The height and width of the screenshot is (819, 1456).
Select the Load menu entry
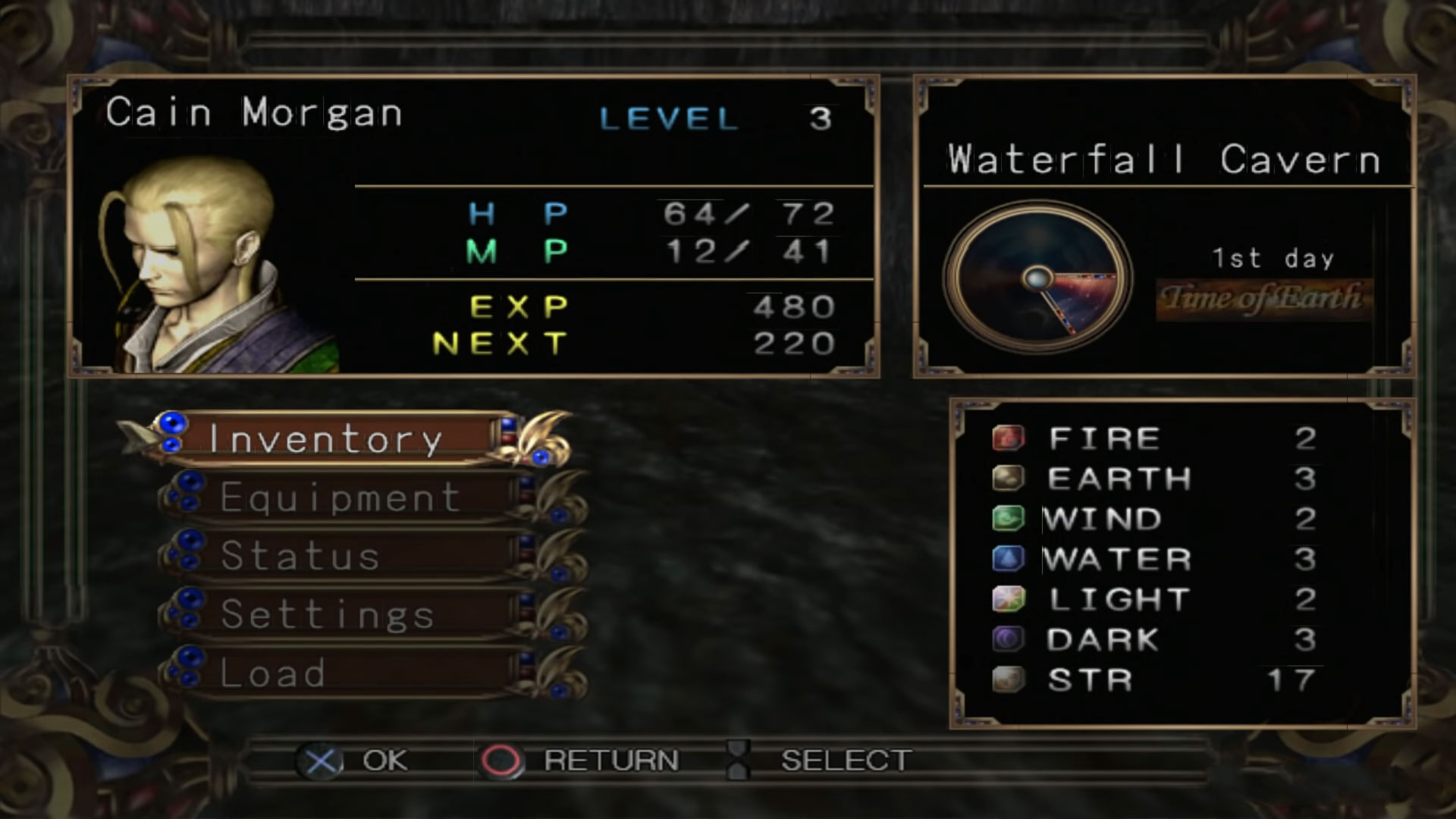pos(275,673)
